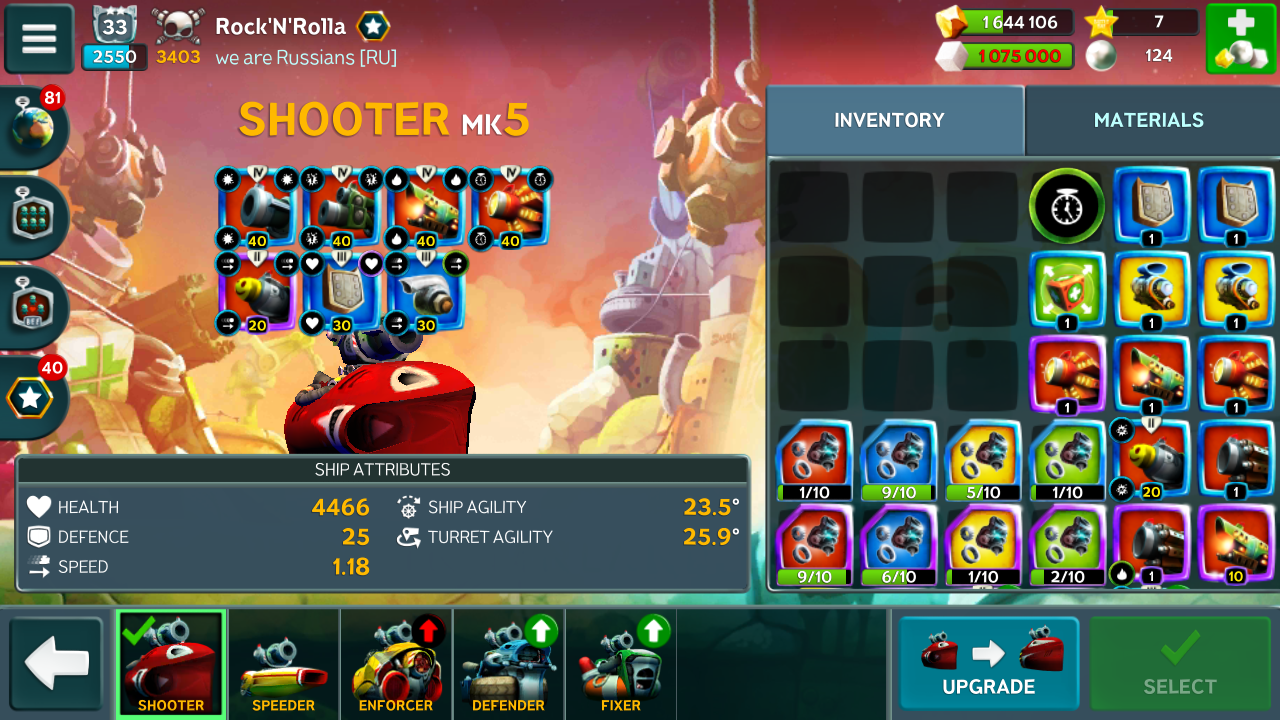
Task: Open the hamburger main menu
Action: click(39, 39)
